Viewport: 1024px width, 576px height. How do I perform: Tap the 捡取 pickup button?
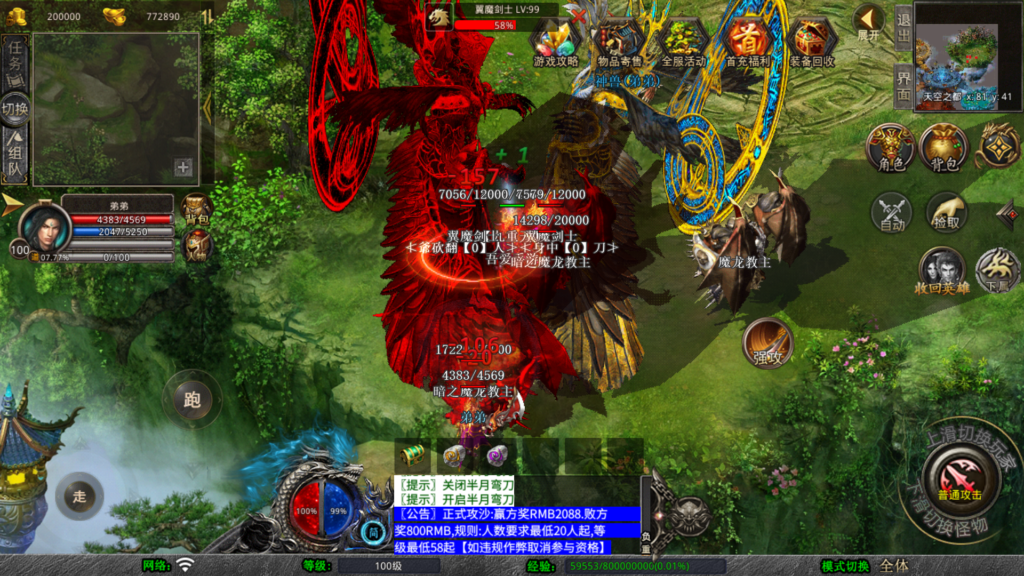tap(943, 213)
